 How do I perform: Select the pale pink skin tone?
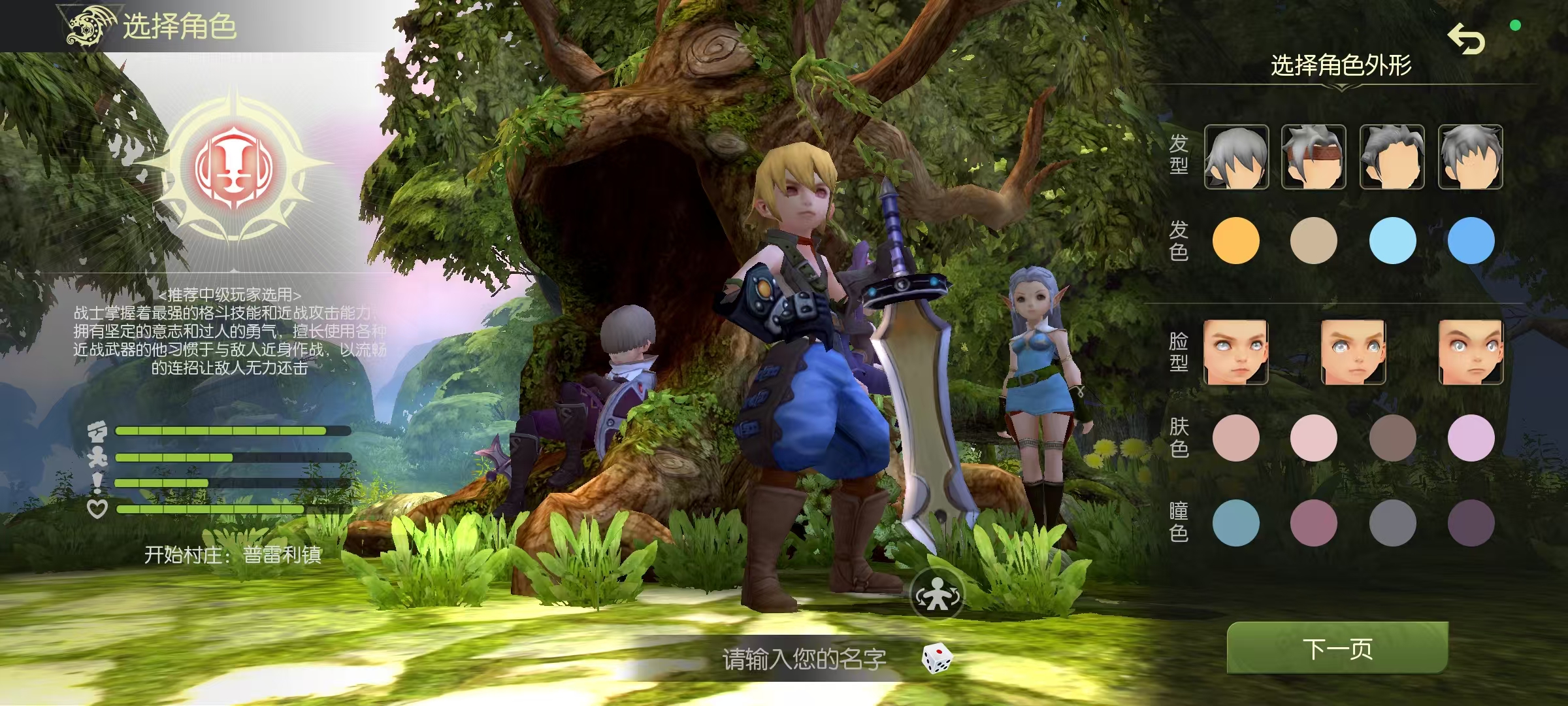pos(1313,438)
